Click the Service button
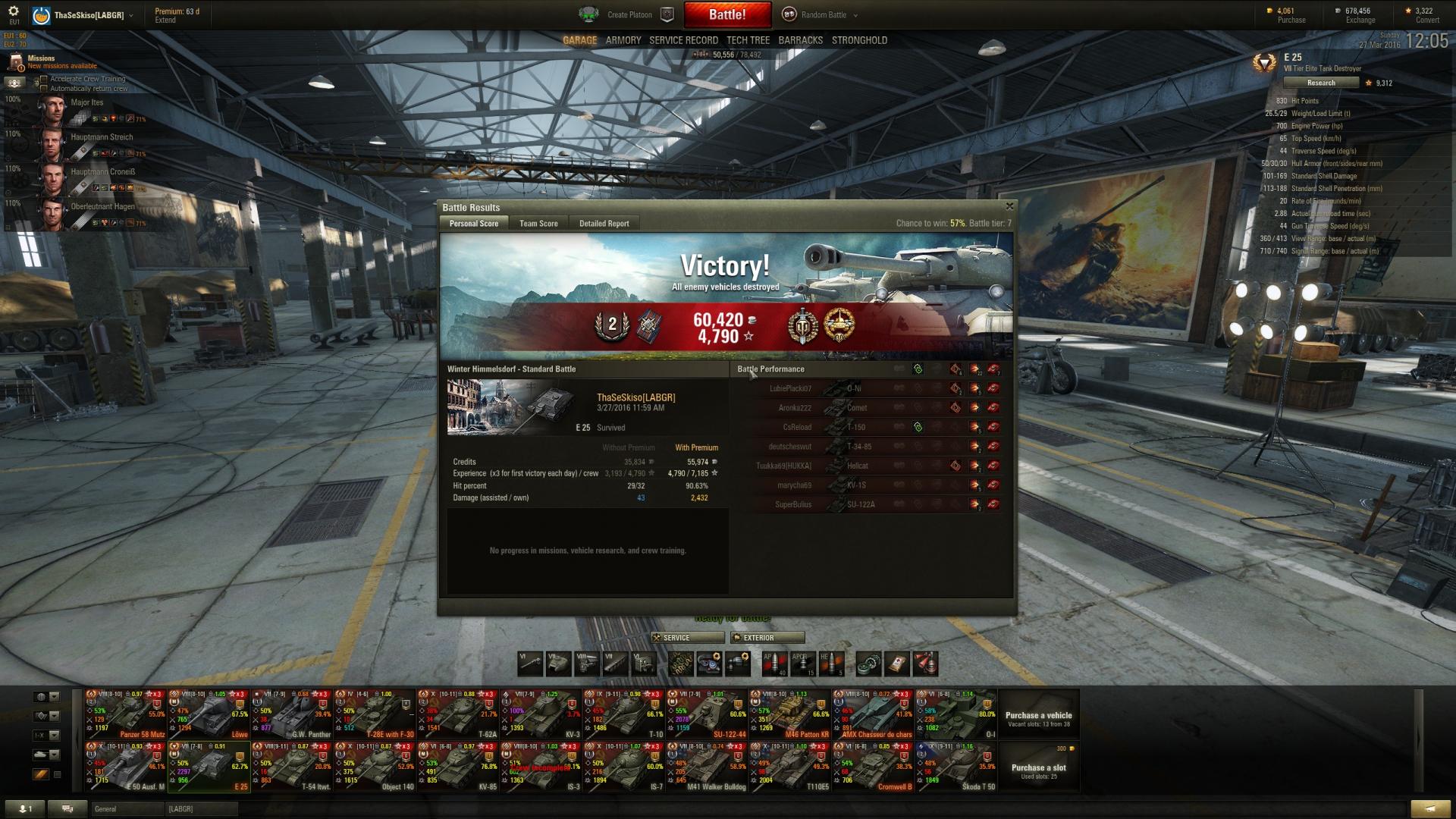 click(686, 638)
